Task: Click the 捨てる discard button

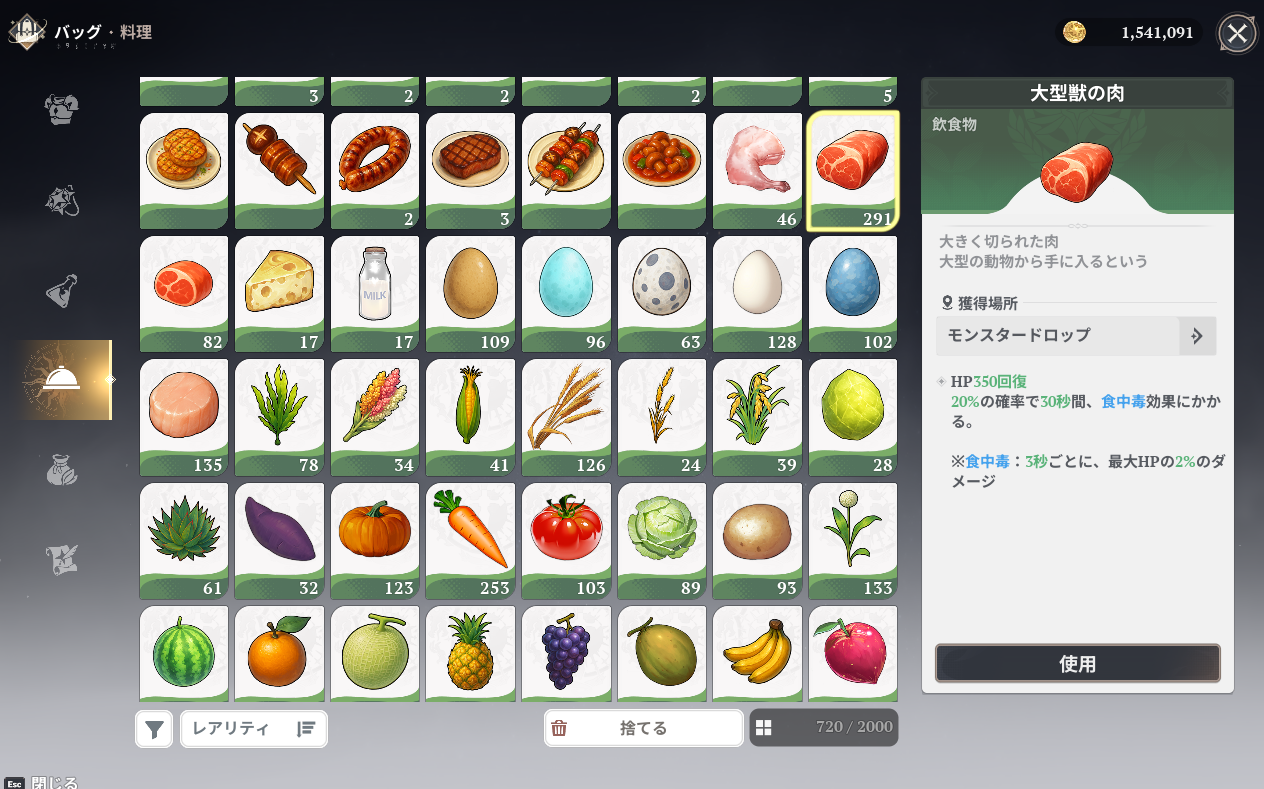Action: click(x=643, y=728)
